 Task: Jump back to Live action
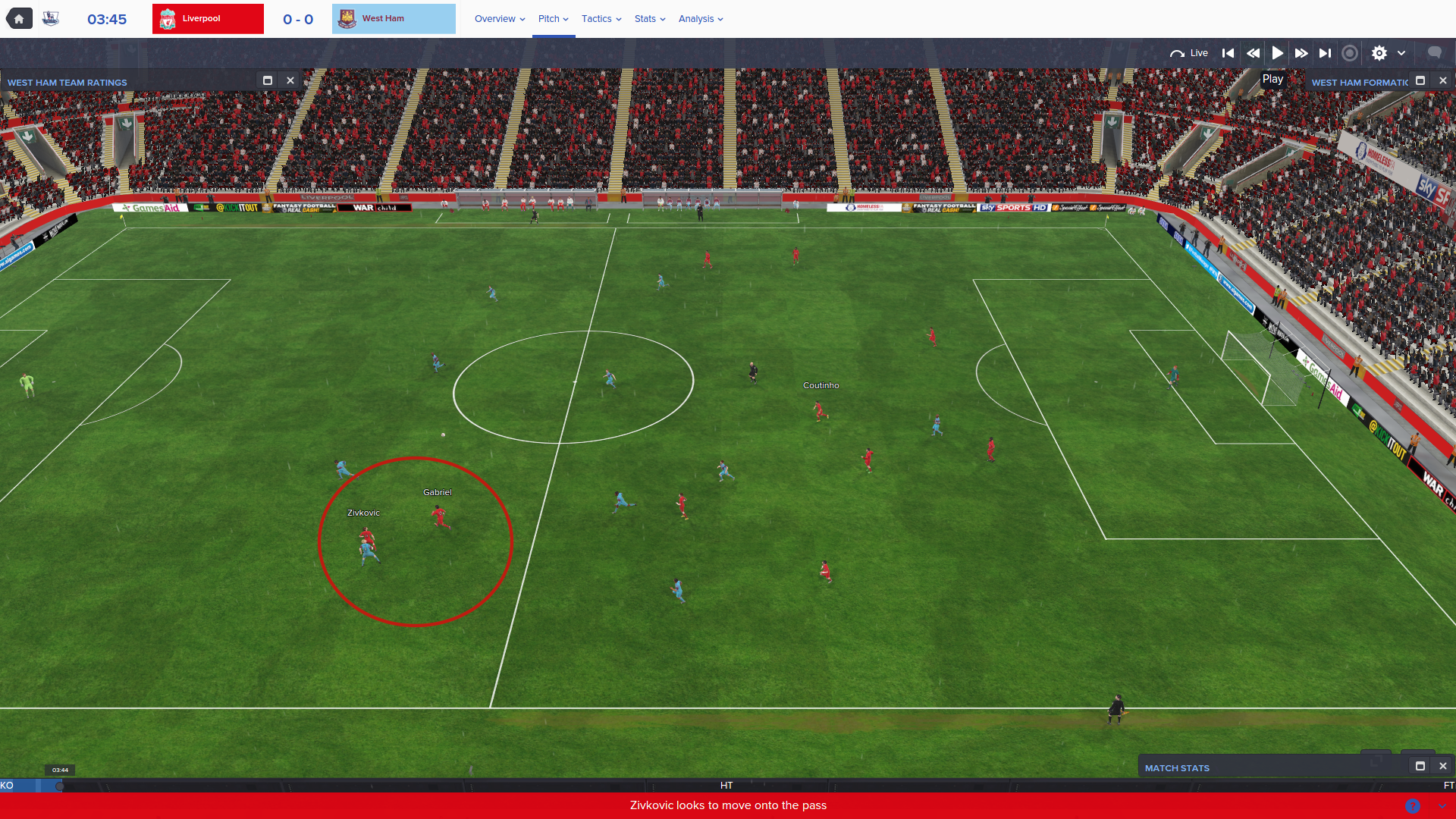tap(1189, 53)
